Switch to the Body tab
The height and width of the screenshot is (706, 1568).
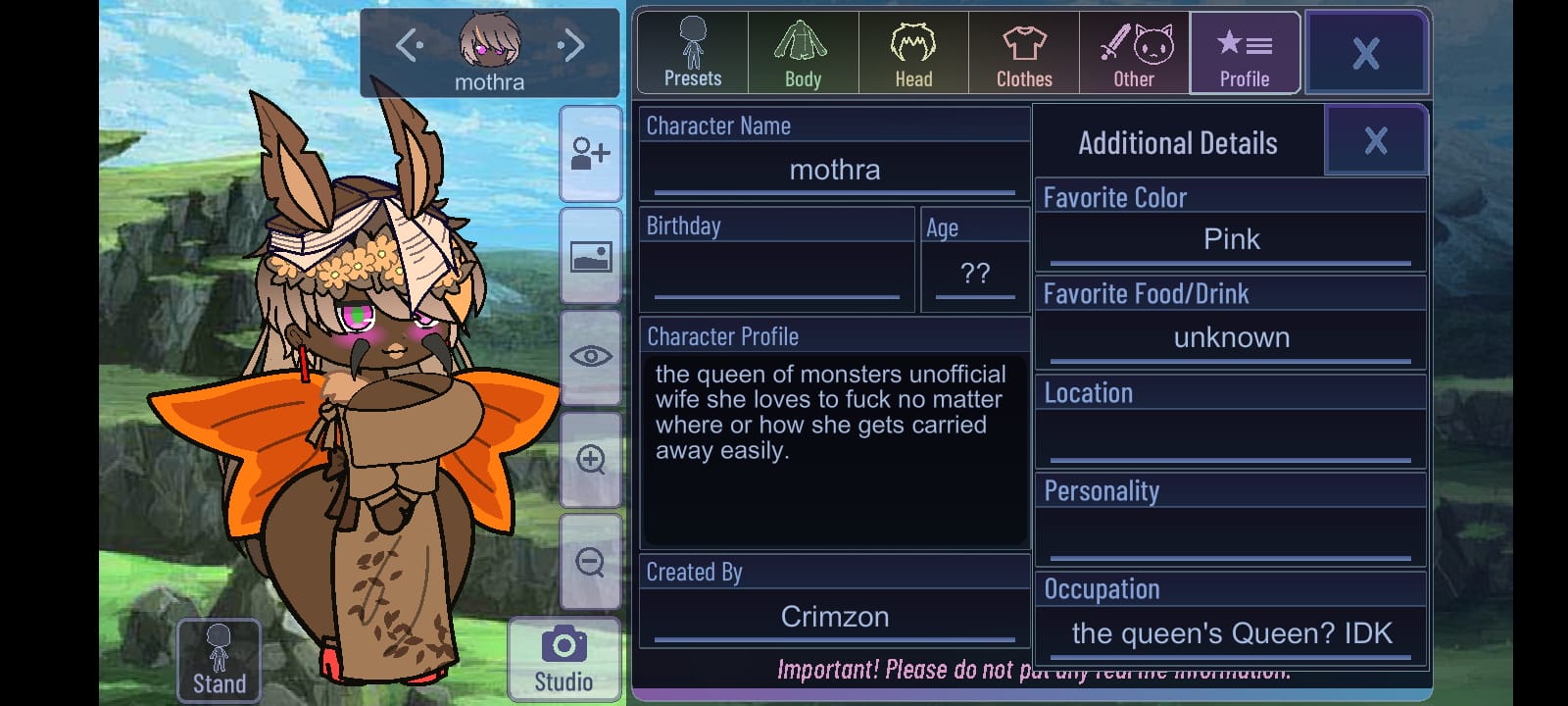pyautogui.click(x=803, y=53)
